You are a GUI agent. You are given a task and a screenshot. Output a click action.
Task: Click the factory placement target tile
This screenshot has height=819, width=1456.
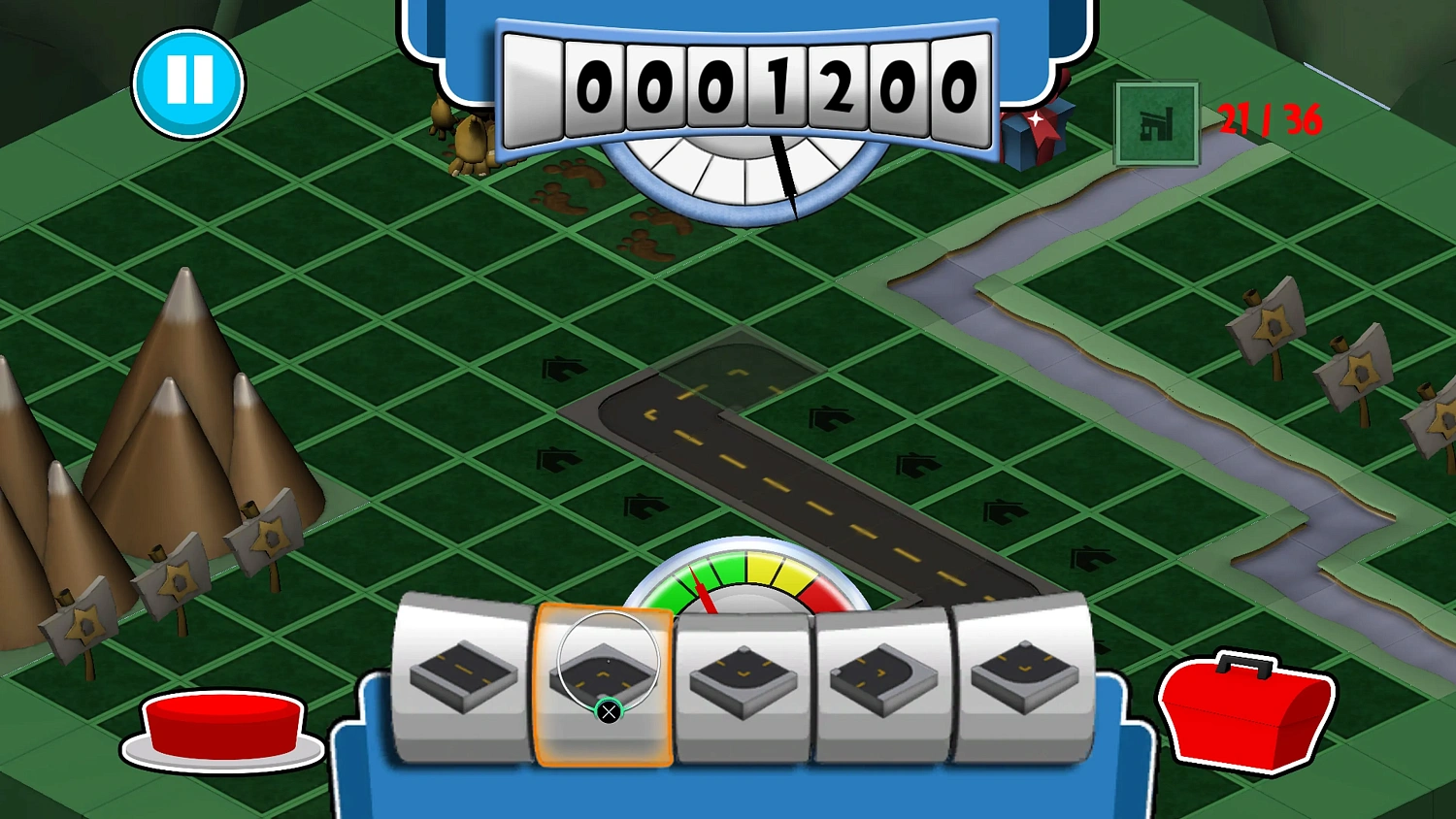pyautogui.click(x=1155, y=124)
